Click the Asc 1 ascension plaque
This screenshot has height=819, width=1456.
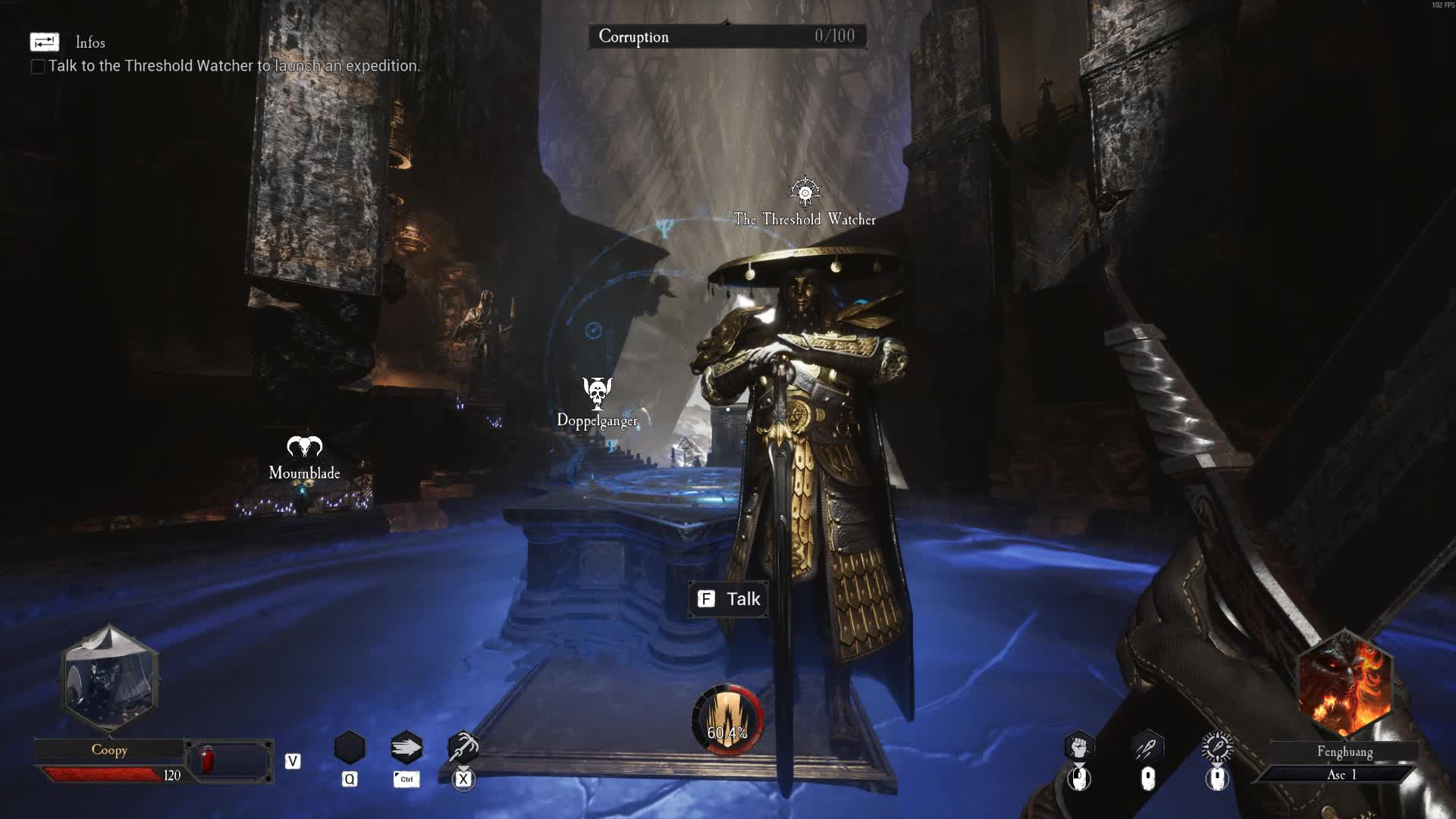(1343, 774)
